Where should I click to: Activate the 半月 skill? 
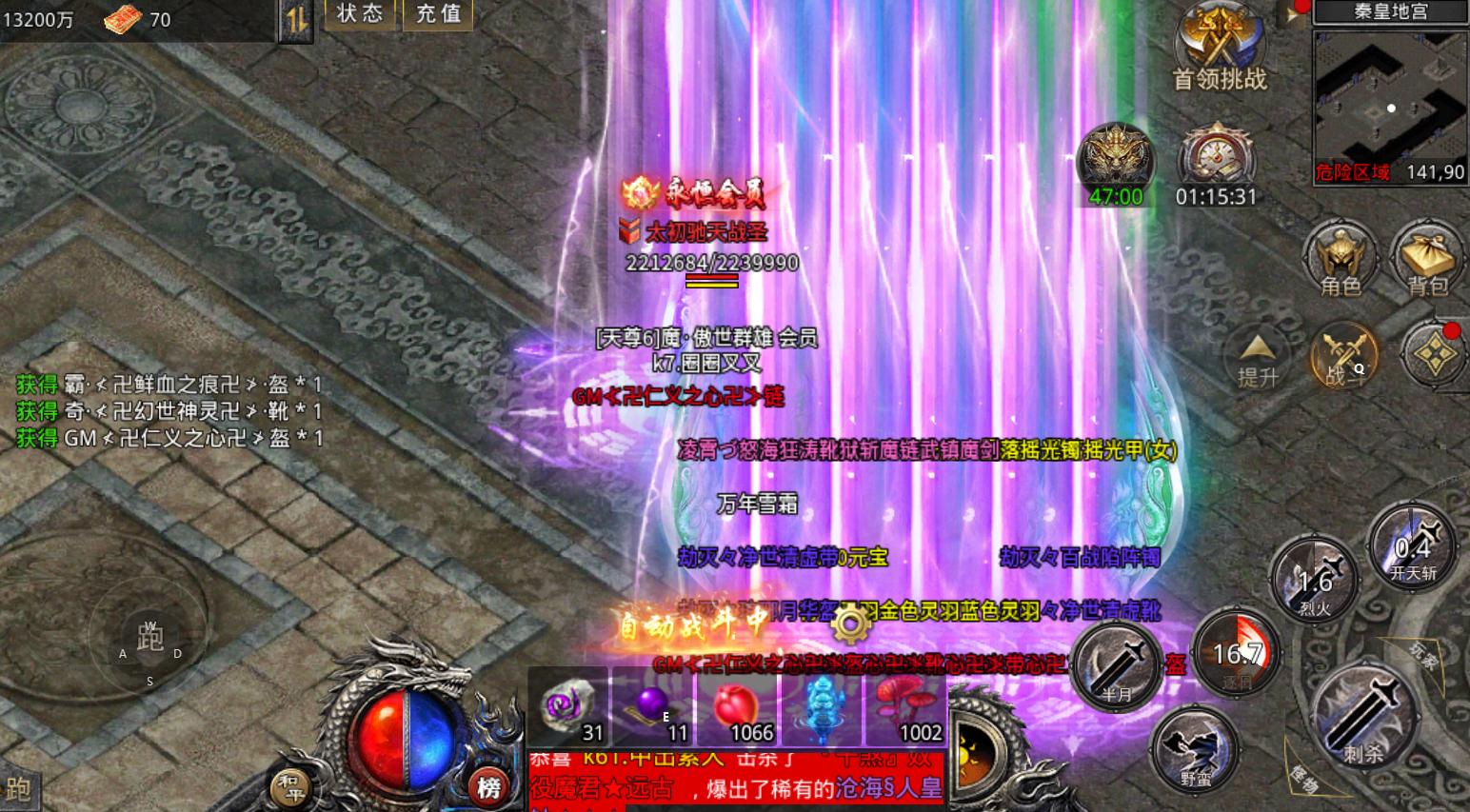1119,666
